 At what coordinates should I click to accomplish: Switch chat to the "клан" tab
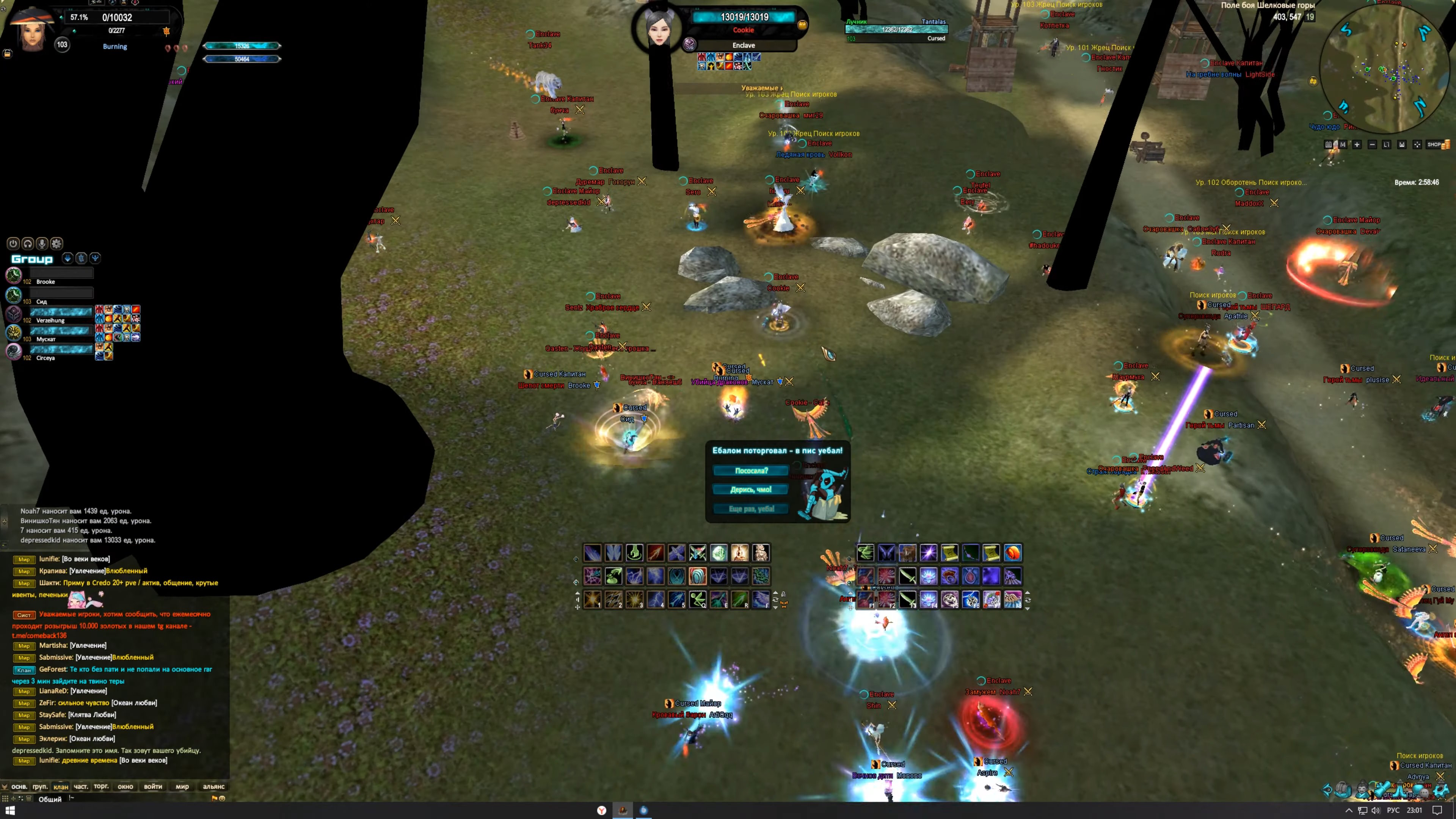[61, 786]
